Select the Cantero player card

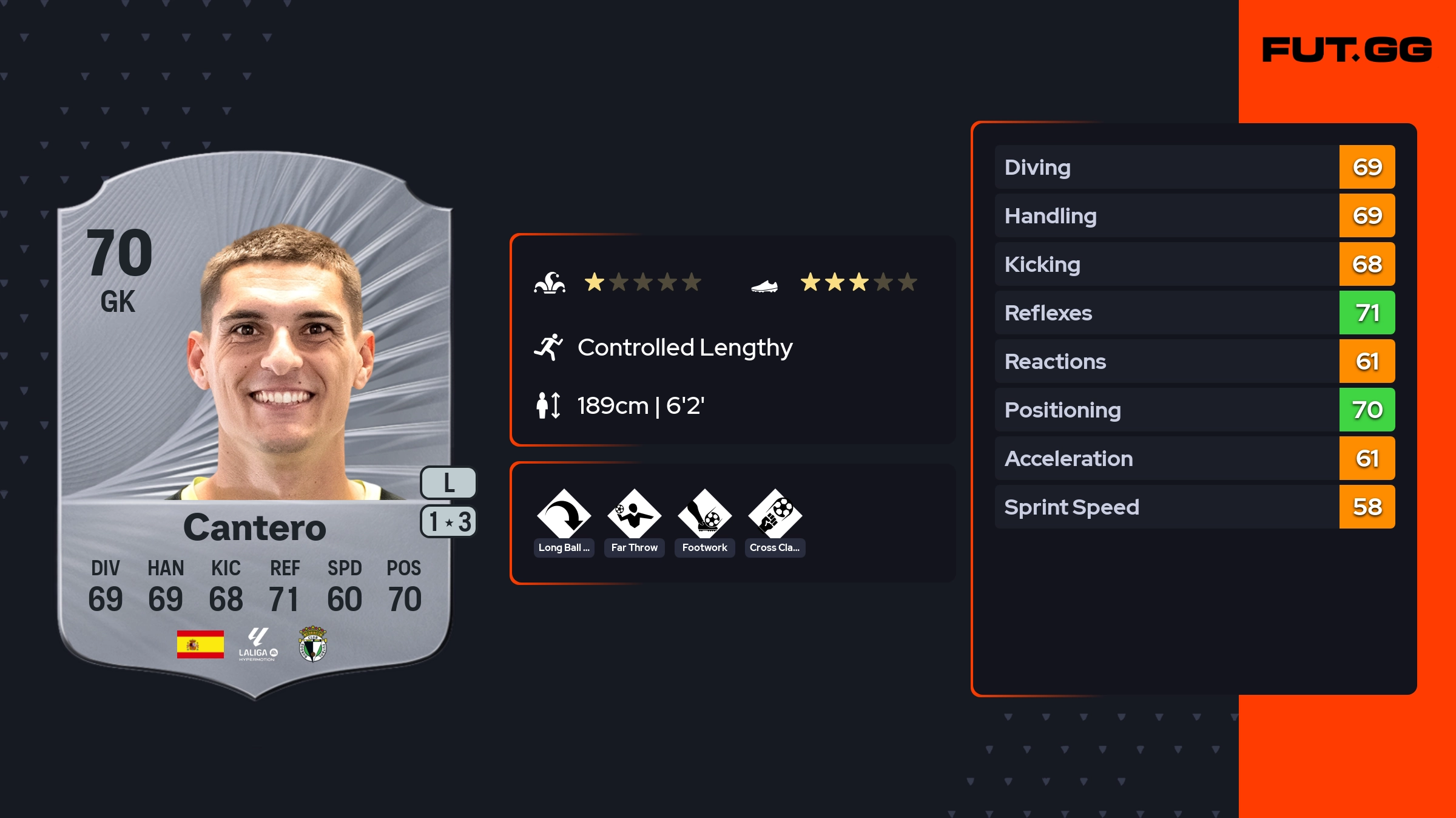(255, 425)
